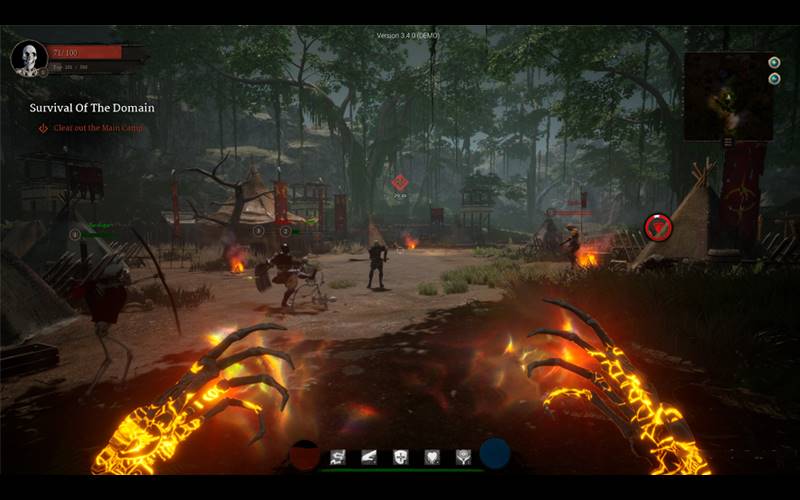Click the red circular objective marker
800x500 pixels.
coord(657,227)
